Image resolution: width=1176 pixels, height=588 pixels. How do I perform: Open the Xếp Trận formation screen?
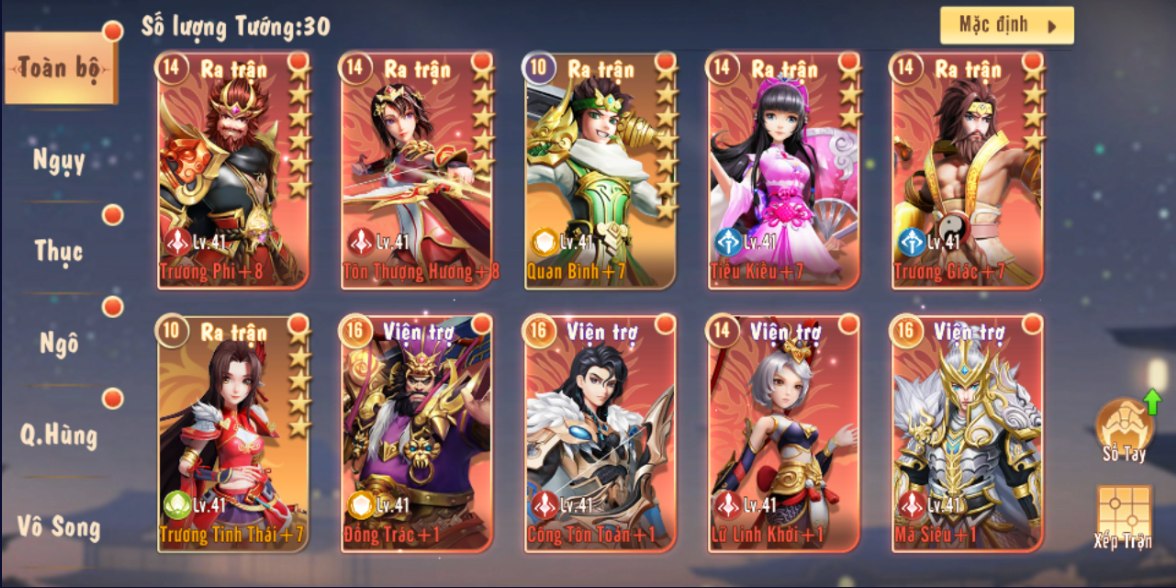point(1123,517)
